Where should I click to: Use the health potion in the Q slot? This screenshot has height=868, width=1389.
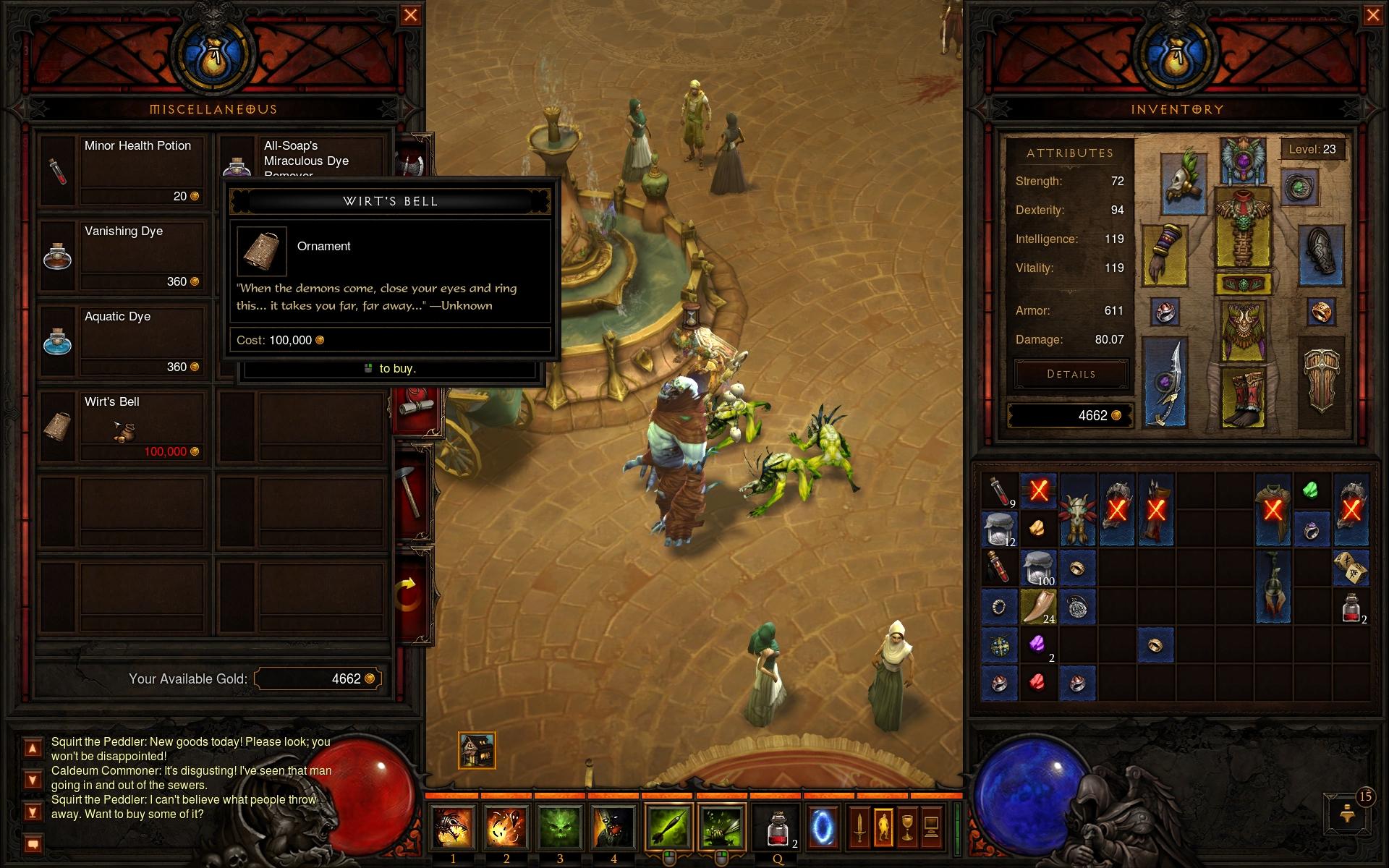778,827
